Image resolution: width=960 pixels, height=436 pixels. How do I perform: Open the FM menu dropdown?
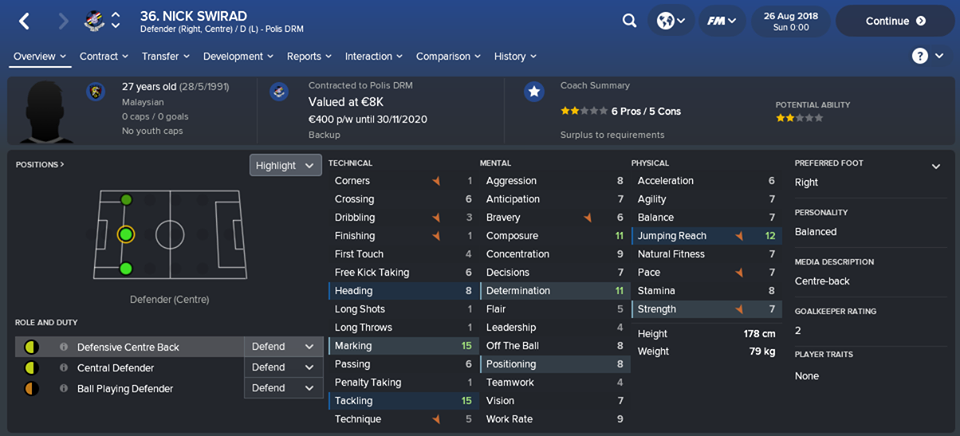click(x=718, y=20)
